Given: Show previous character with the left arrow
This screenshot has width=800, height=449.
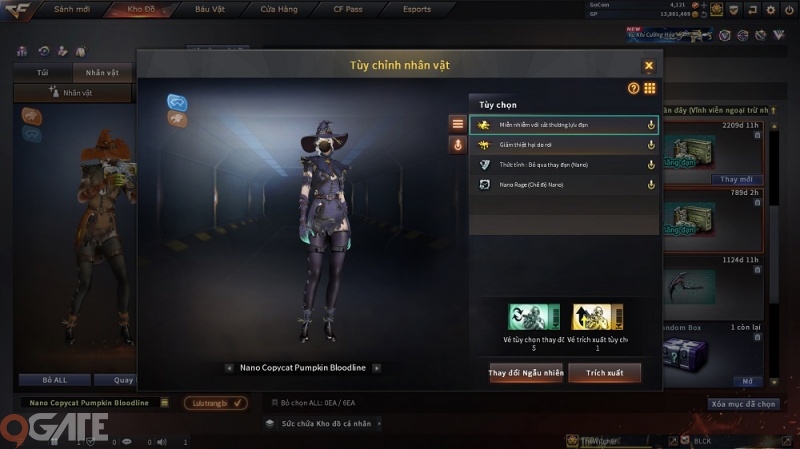Looking at the screenshot, I should (230, 367).
